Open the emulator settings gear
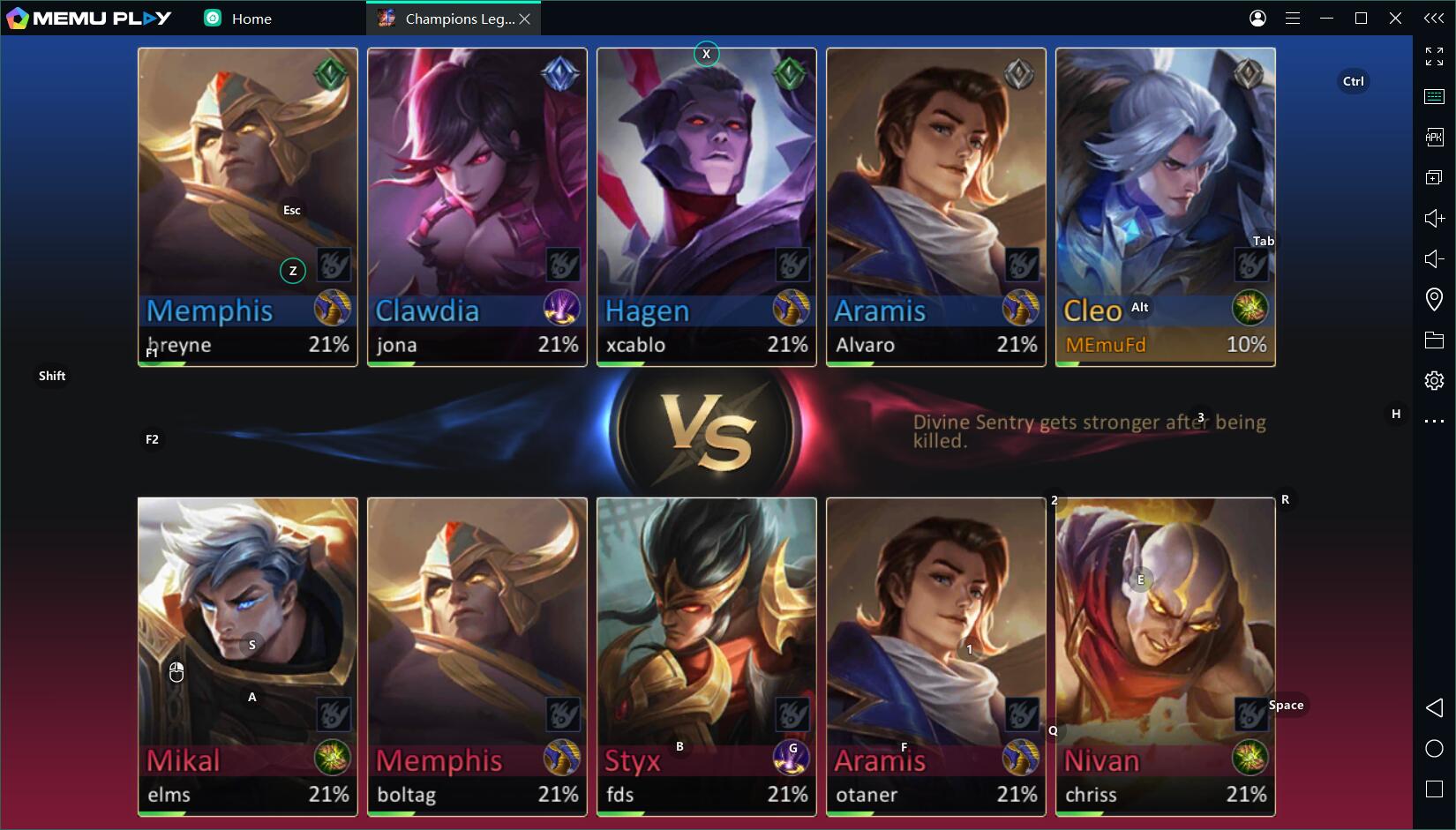The image size is (1456, 830). pyautogui.click(x=1434, y=380)
